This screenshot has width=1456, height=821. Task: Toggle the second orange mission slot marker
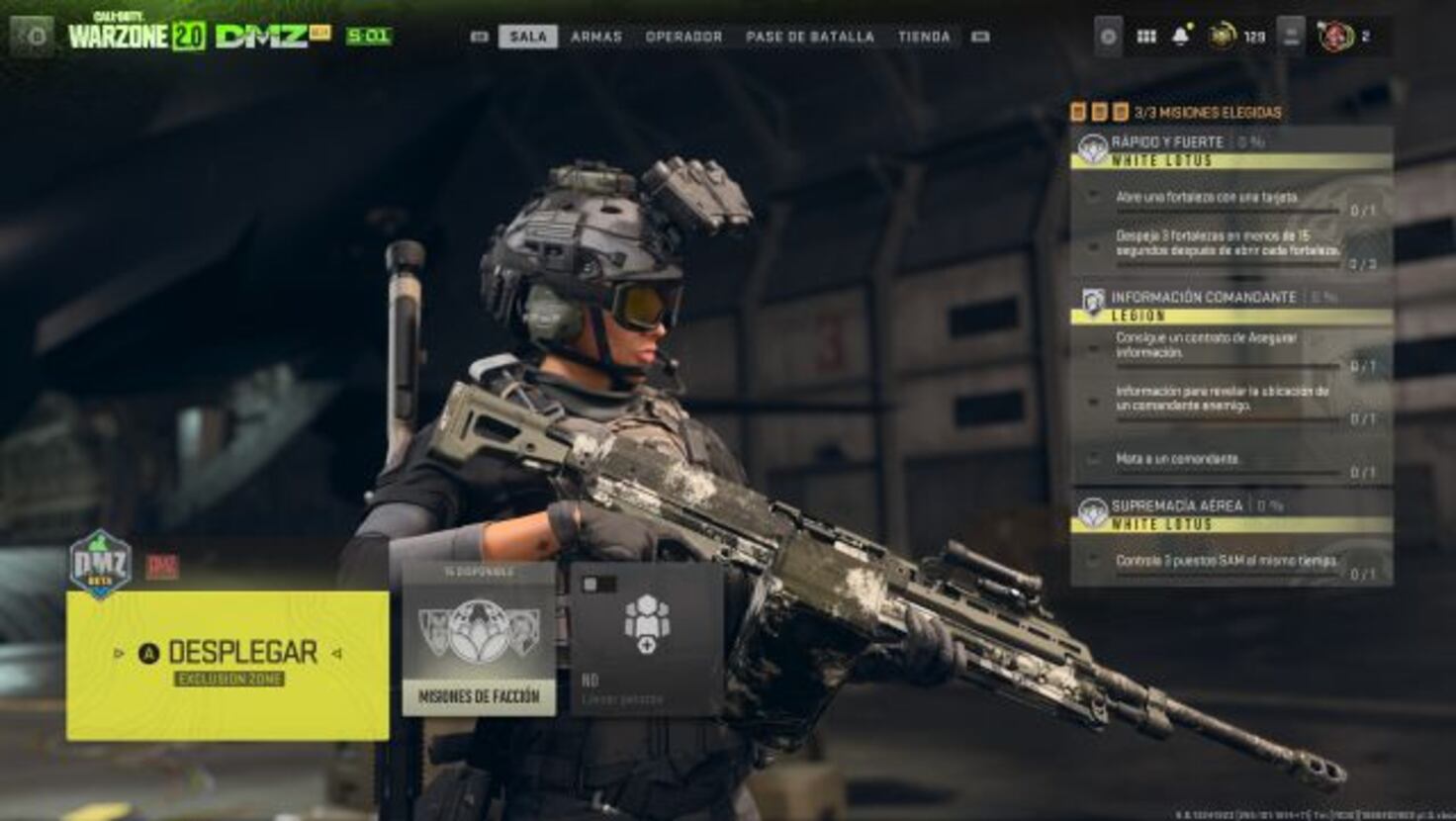tap(1099, 110)
